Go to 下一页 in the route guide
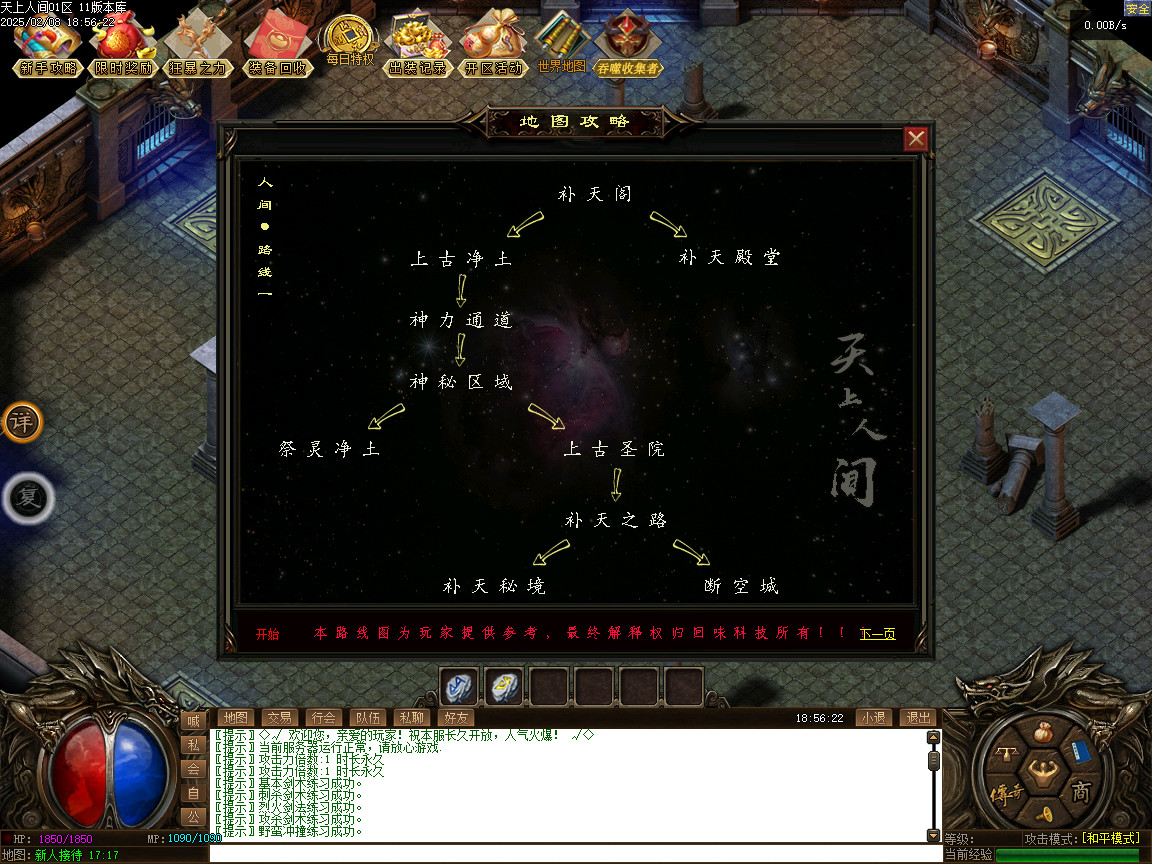The image size is (1152, 864). click(x=877, y=633)
